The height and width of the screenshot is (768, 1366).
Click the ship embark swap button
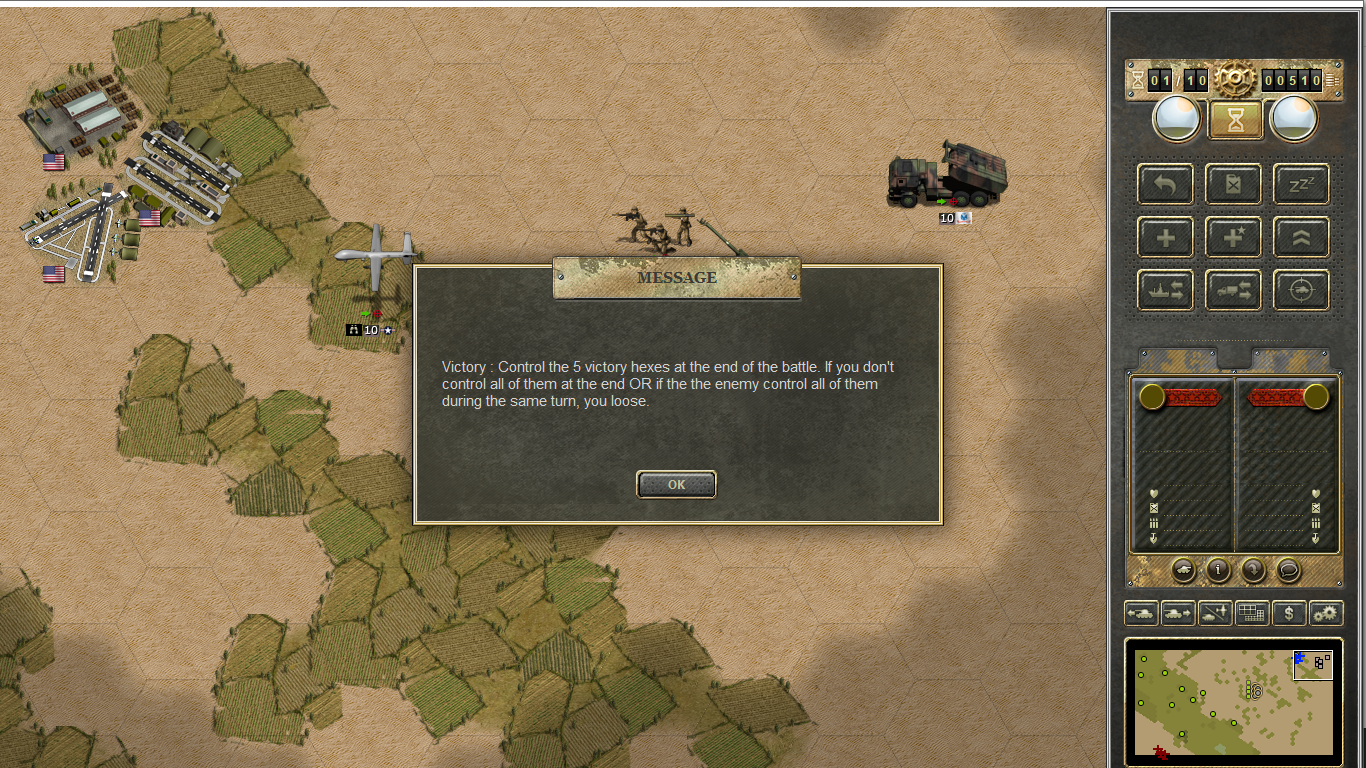1165,290
